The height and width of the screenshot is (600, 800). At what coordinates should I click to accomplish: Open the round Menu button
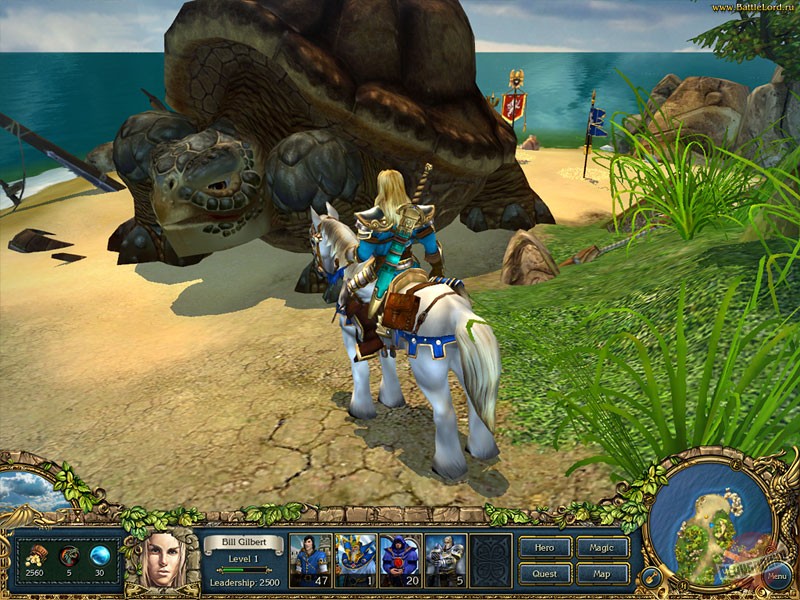(x=776, y=576)
